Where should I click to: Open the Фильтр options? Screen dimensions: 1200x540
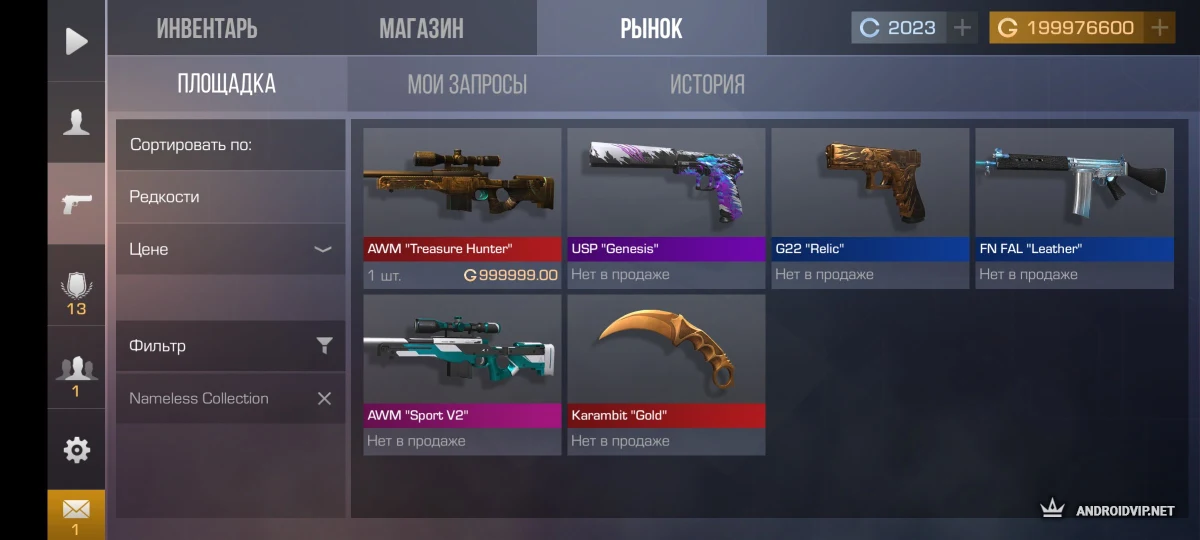tap(230, 346)
